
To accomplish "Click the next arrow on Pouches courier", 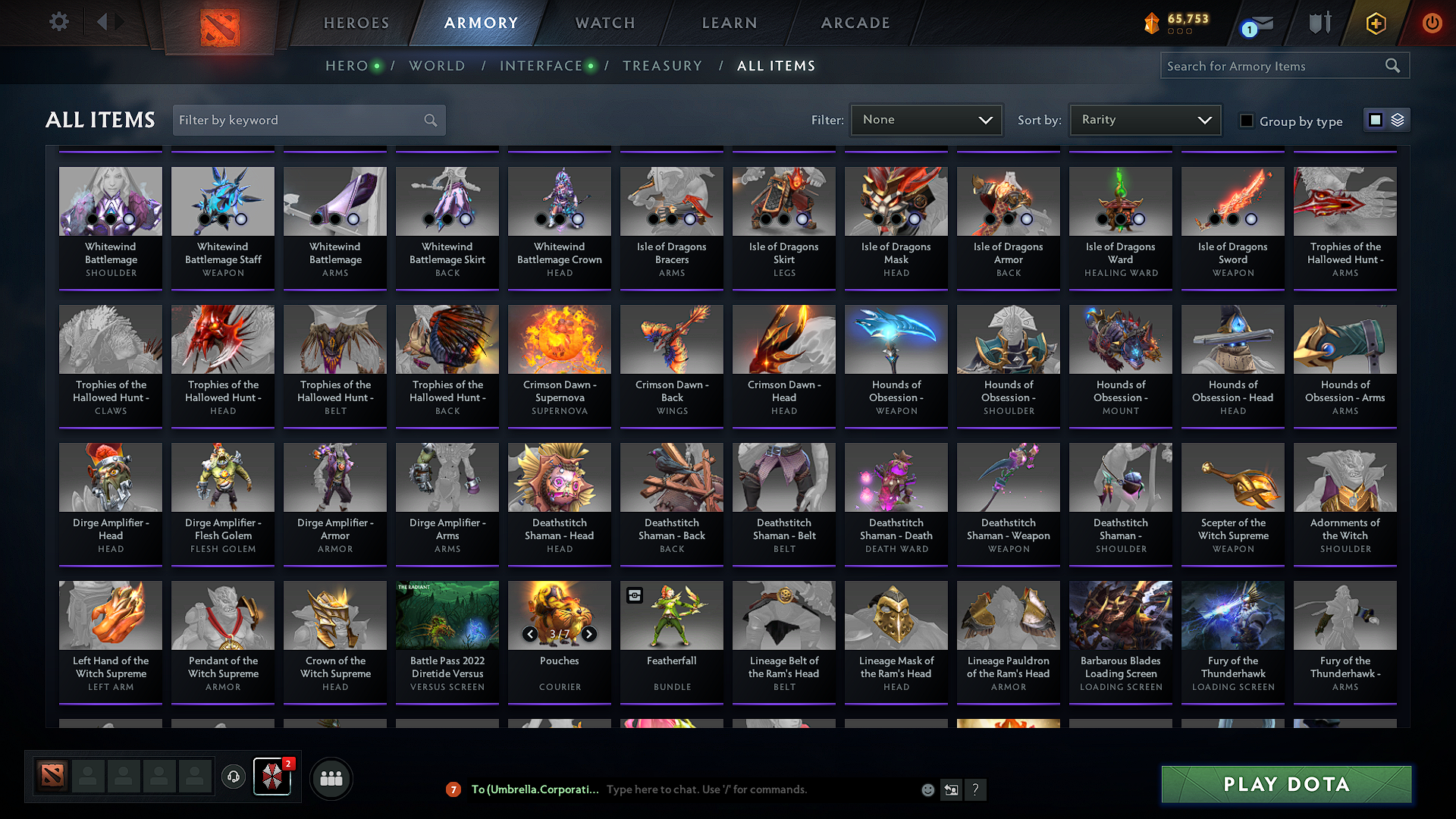I will pos(588,634).
